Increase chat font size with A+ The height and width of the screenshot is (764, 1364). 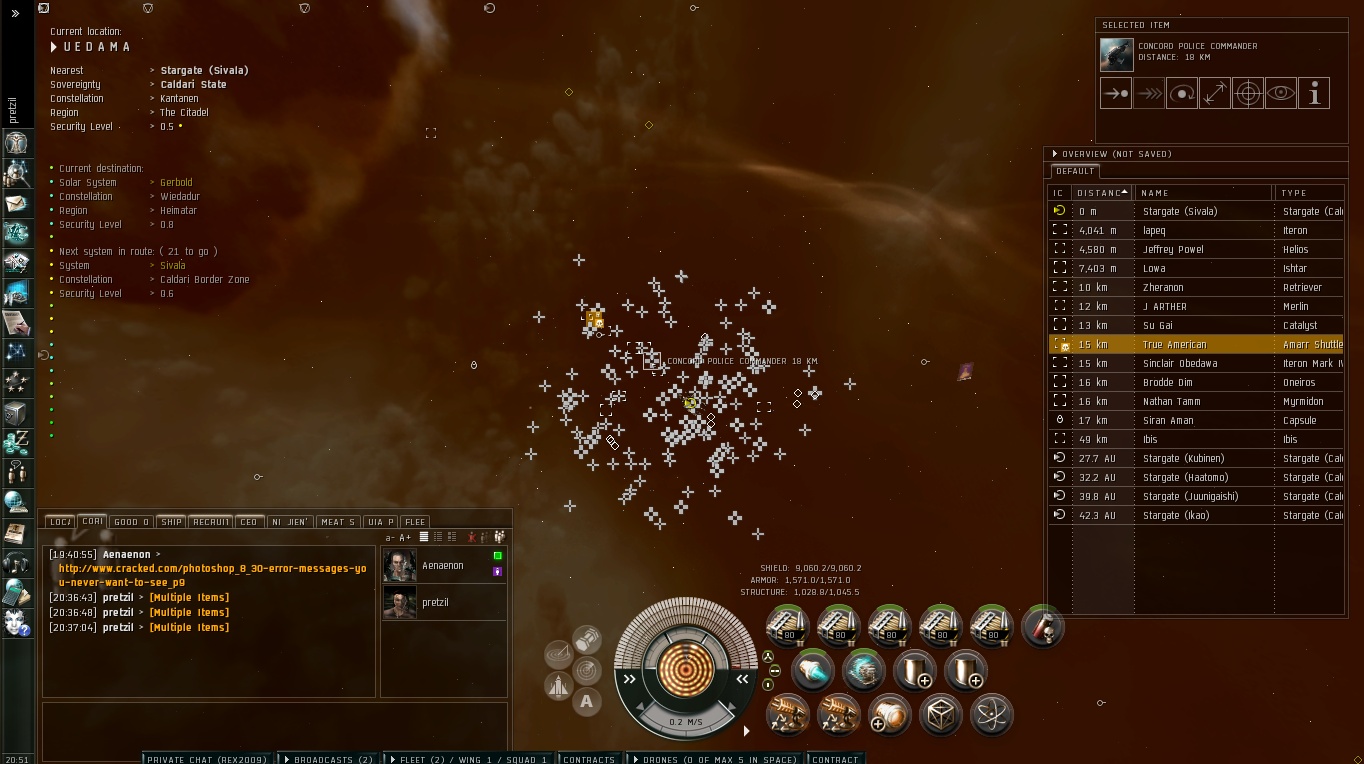(405, 538)
